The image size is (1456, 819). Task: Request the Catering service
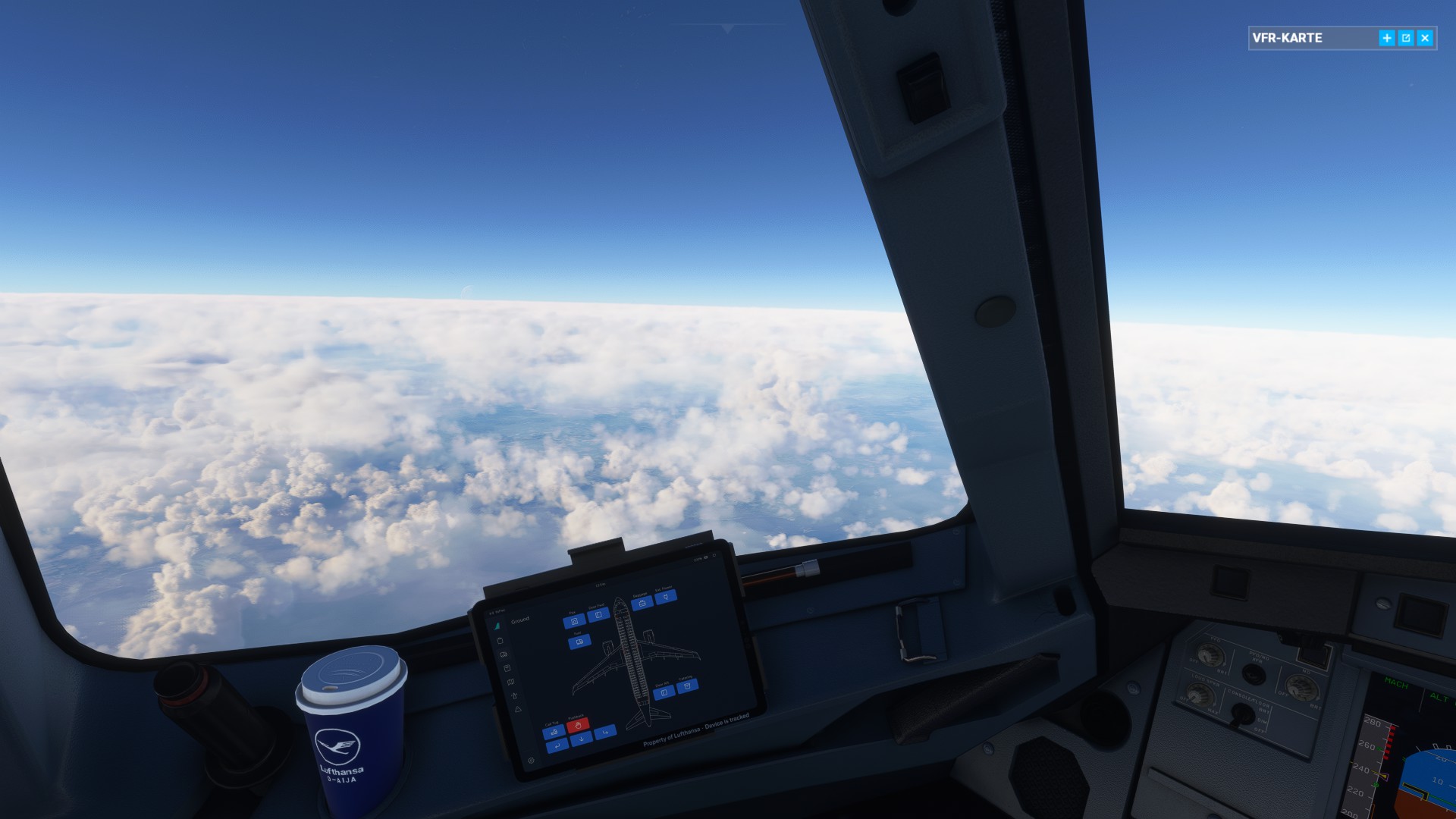[x=687, y=686]
